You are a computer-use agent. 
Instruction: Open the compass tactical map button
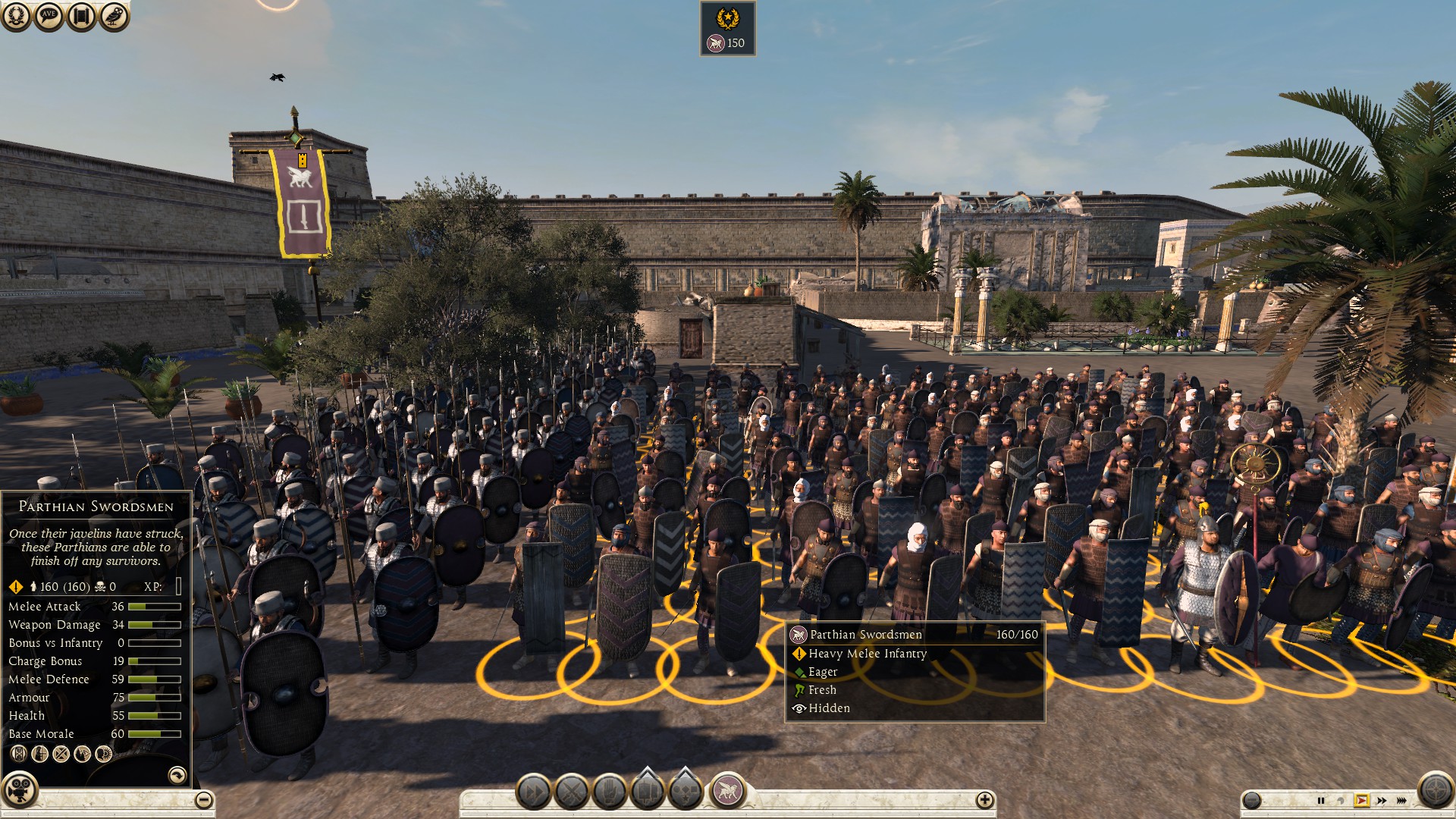pos(1435,790)
